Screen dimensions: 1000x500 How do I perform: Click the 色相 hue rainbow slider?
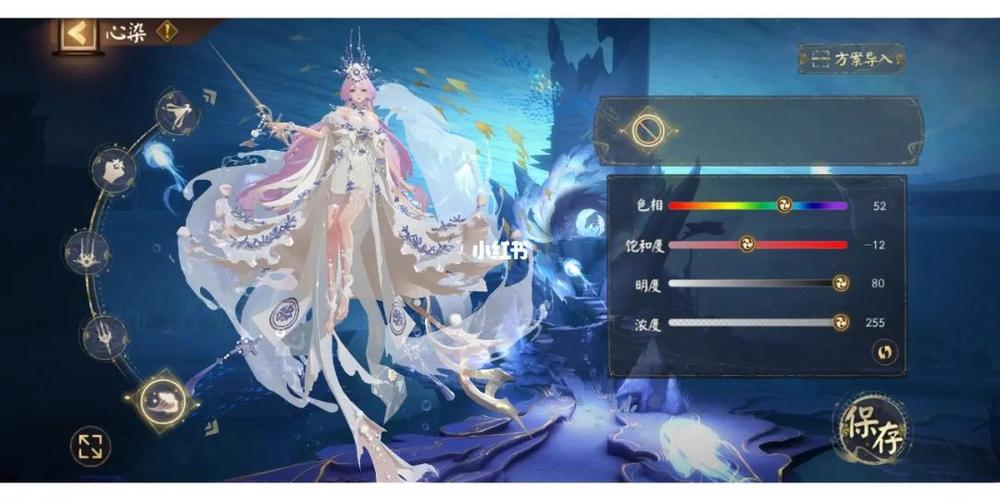(758, 206)
